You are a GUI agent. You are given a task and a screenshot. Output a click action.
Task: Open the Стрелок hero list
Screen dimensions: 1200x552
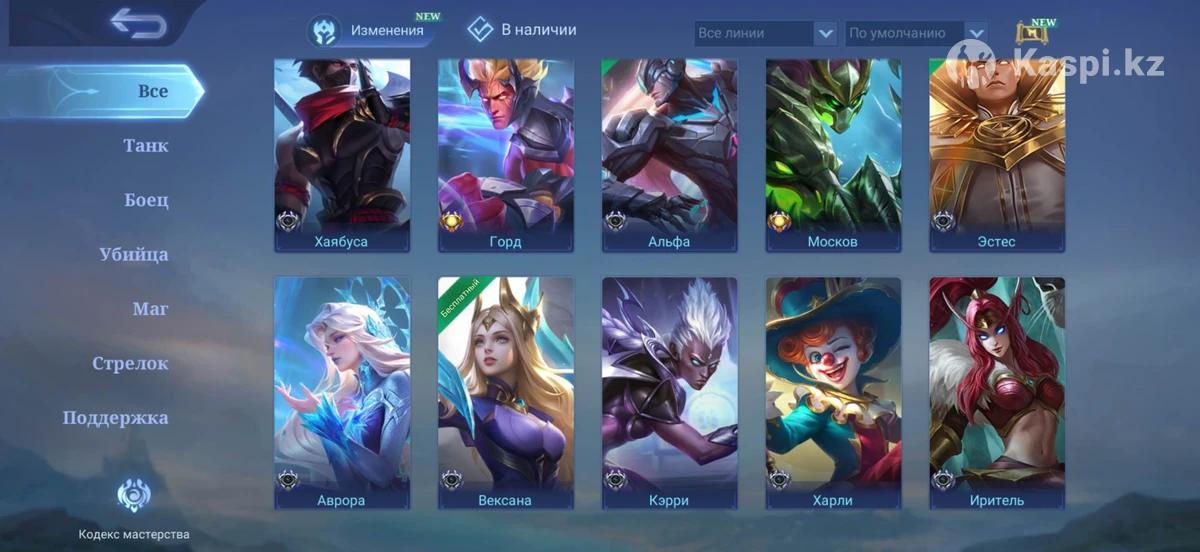point(131,364)
